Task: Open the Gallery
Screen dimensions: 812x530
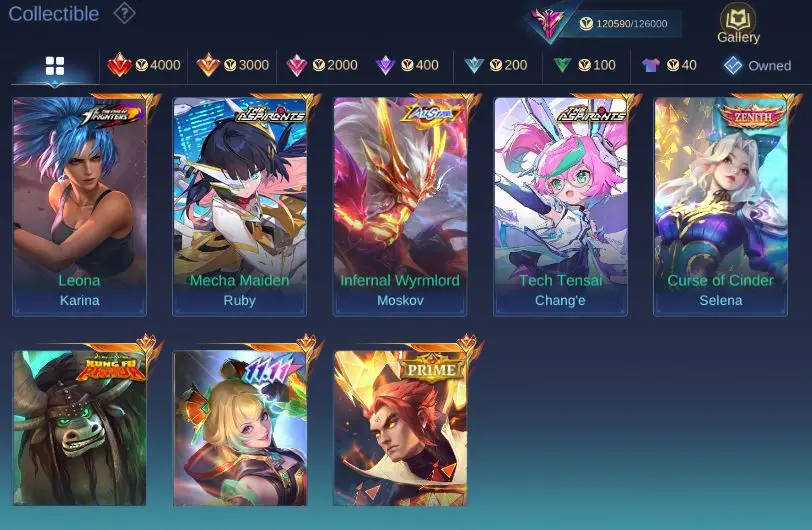Action: (x=738, y=24)
